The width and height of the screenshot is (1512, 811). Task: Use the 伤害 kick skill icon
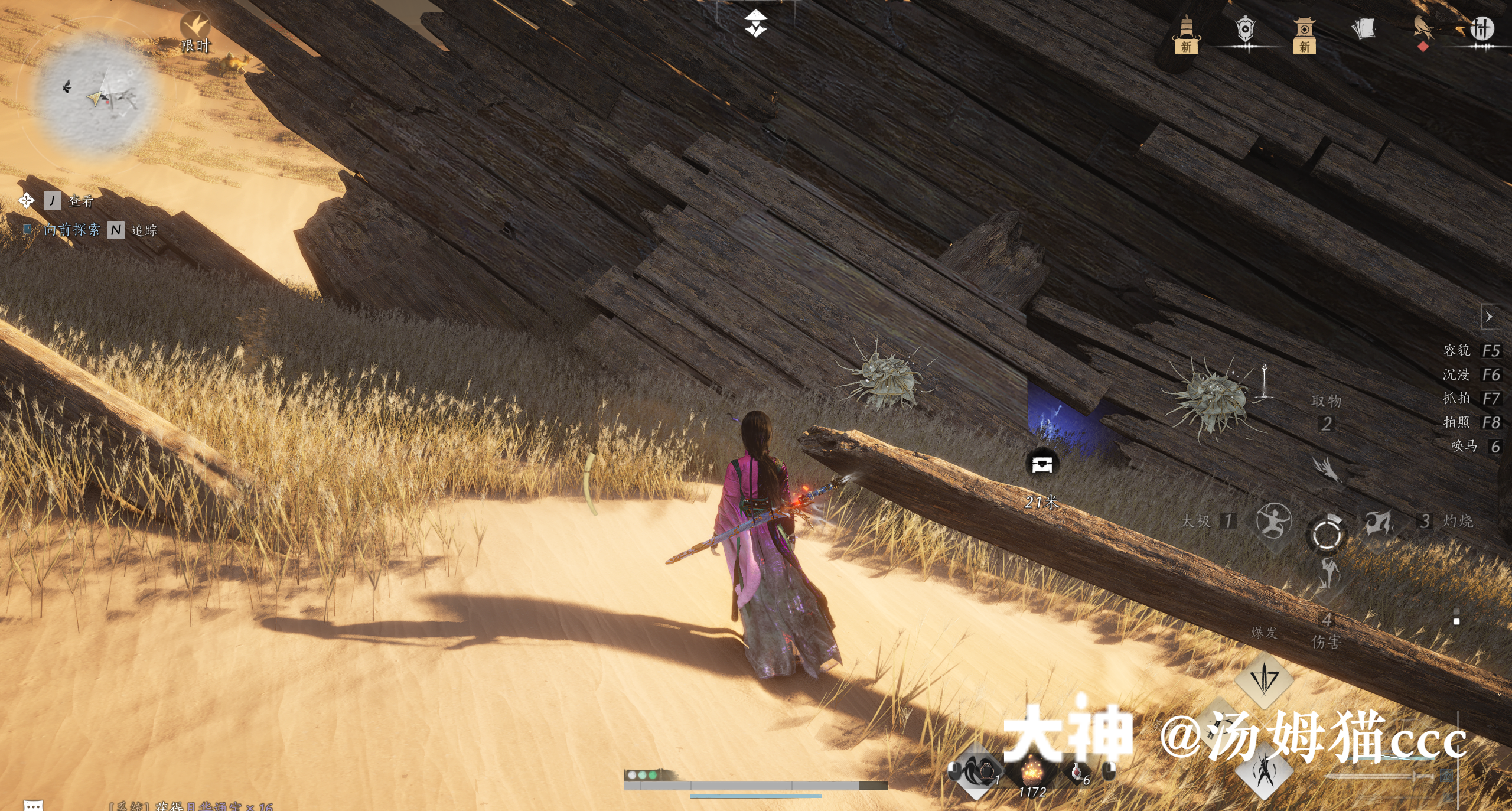[1328, 576]
